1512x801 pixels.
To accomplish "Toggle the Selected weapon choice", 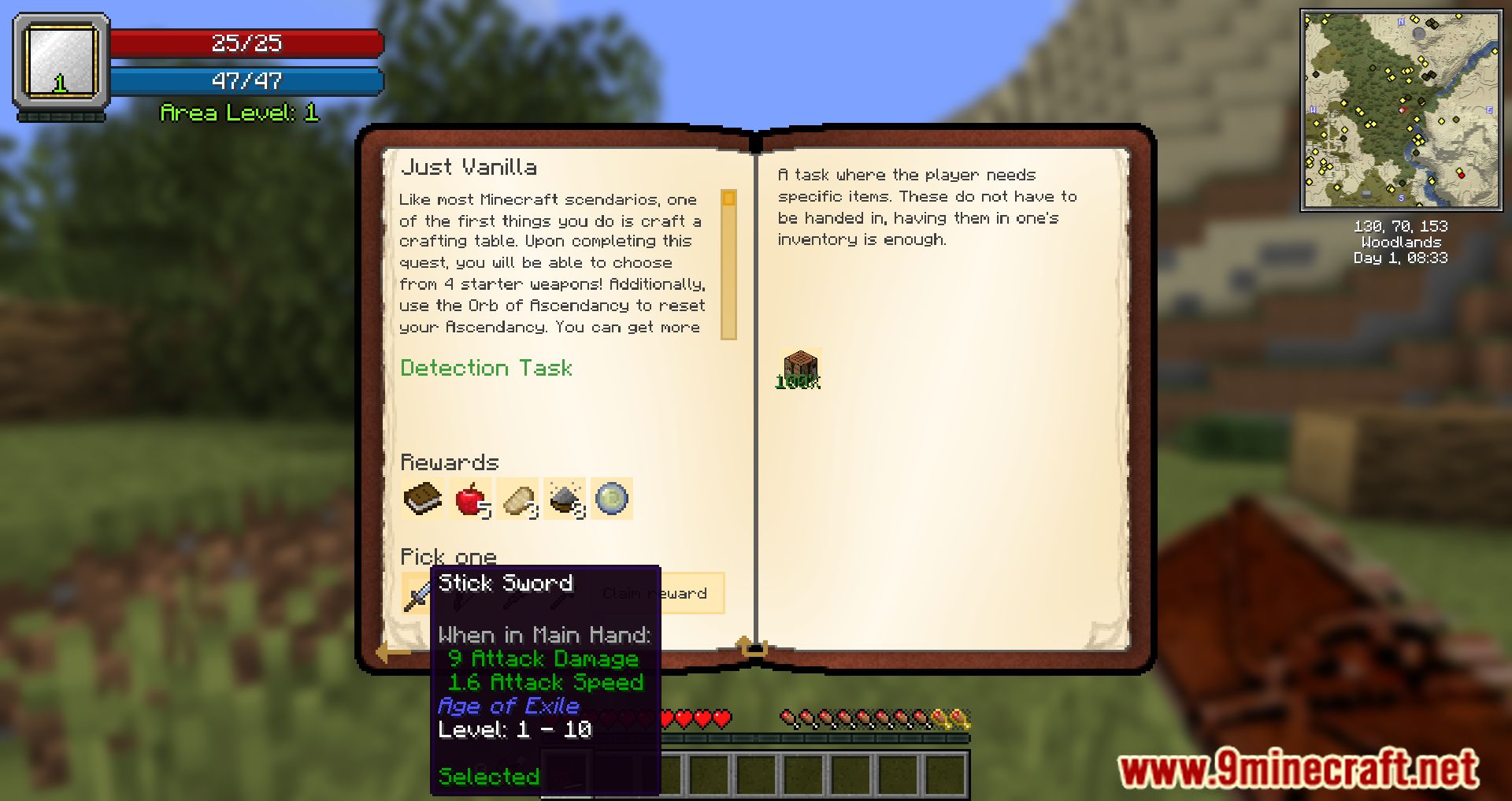I will click(x=488, y=776).
